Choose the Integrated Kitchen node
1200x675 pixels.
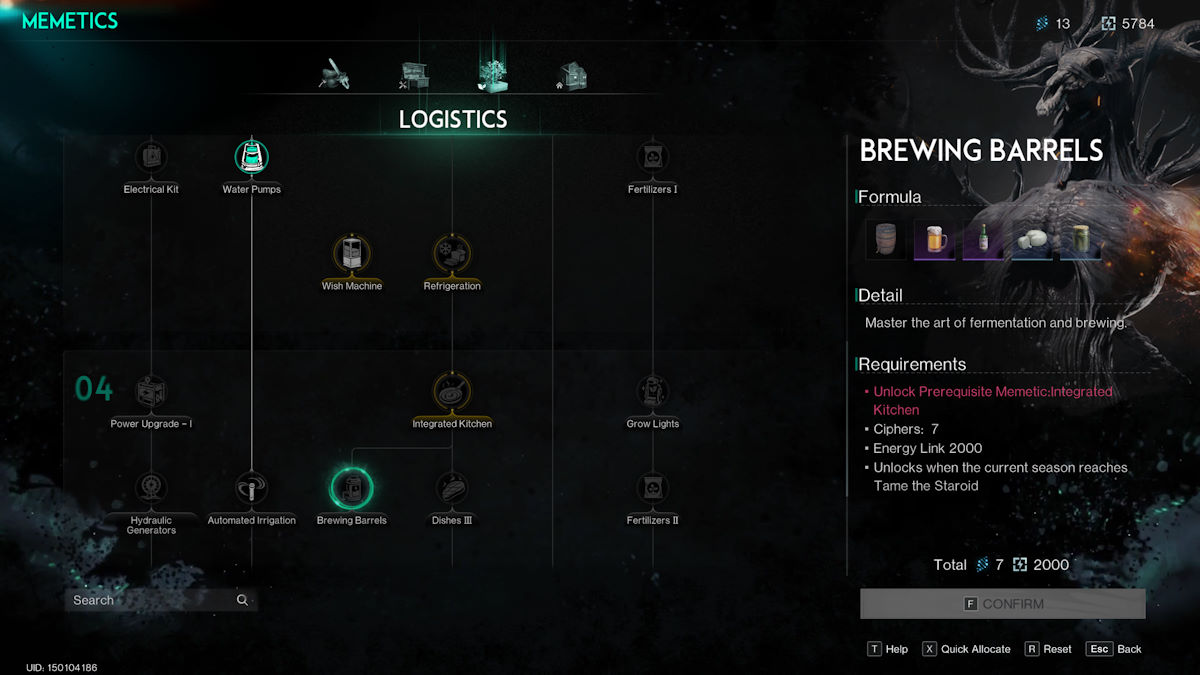[x=452, y=391]
